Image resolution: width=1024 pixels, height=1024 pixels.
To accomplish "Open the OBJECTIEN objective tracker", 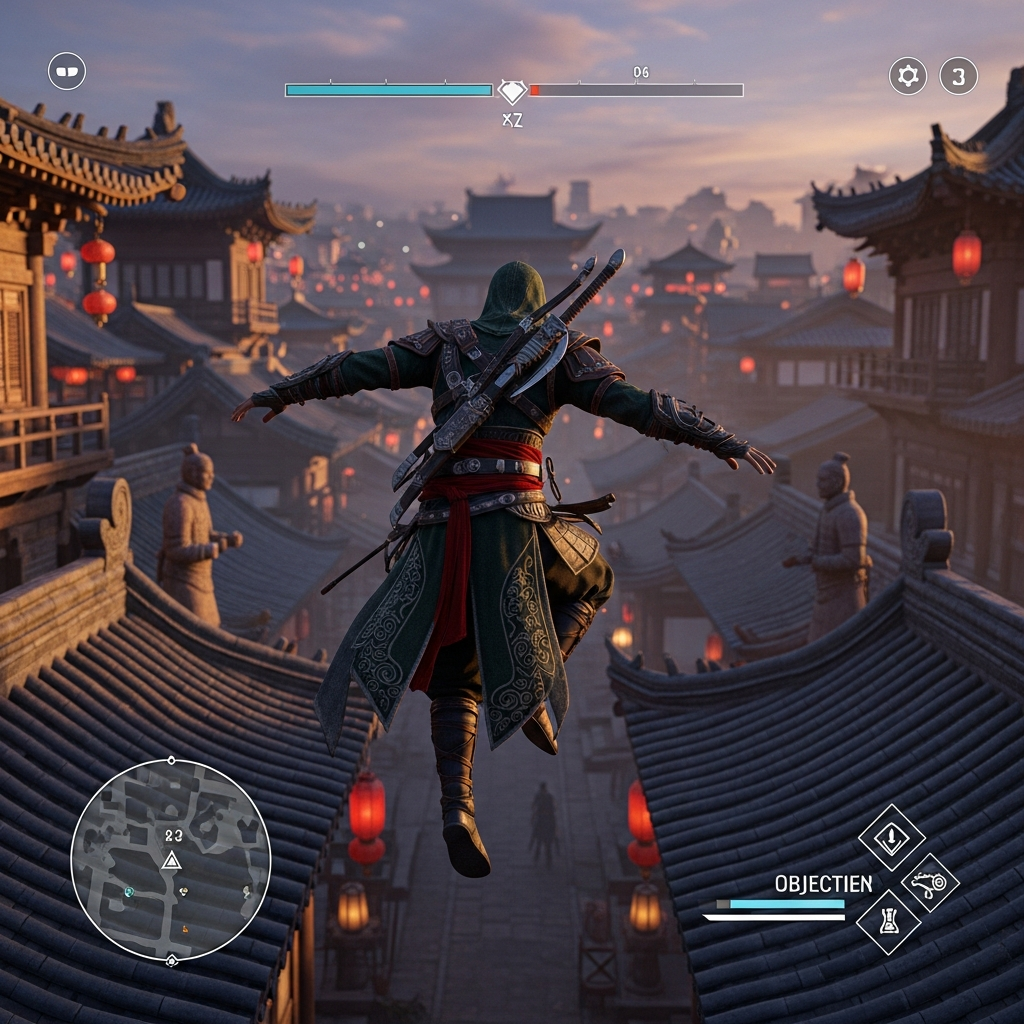I will [823, 884].
